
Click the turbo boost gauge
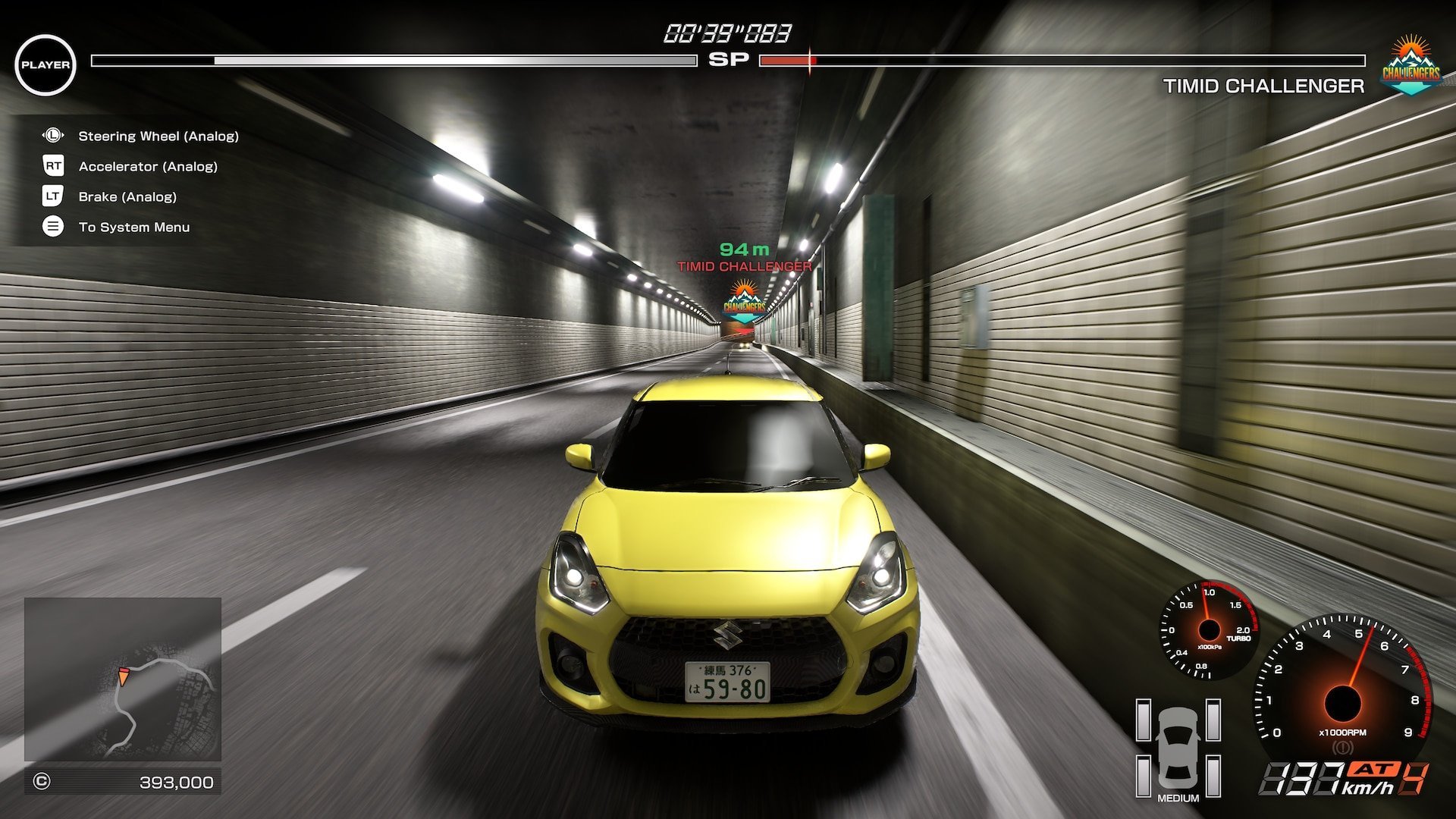pyautogui.click(x=1208, y=629)
